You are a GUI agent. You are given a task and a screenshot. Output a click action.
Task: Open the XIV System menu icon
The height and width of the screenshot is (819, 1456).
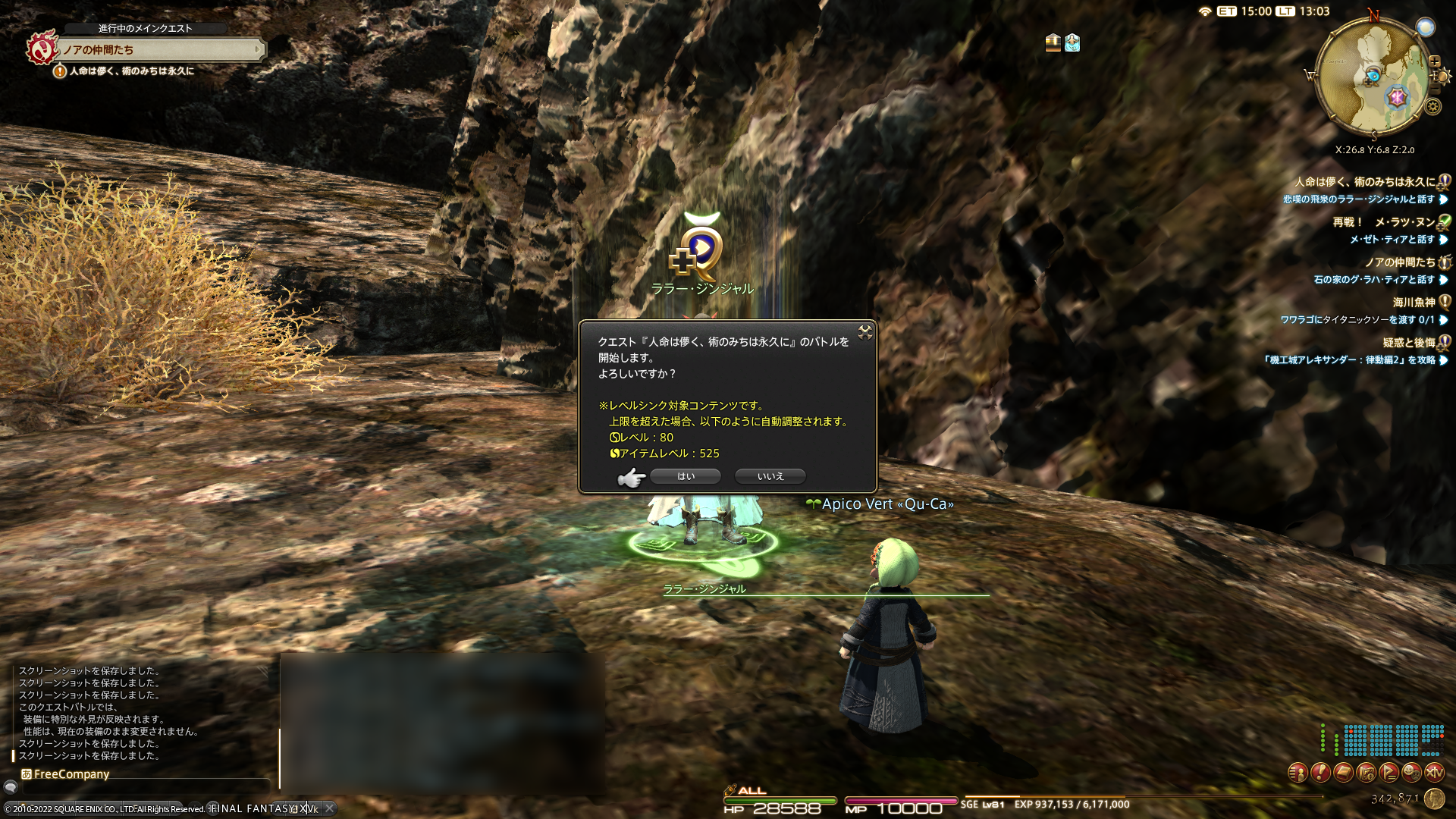1434,773
